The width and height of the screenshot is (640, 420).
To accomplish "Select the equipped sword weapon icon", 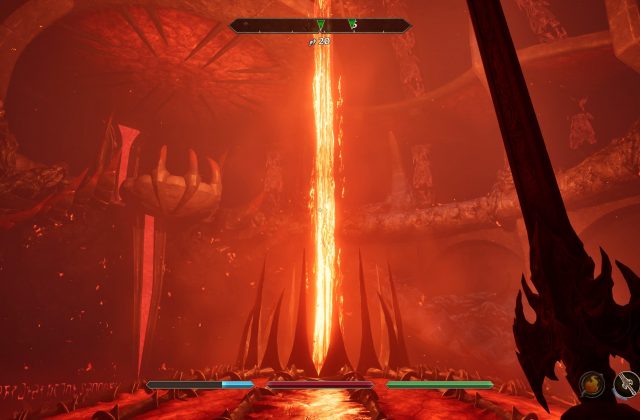I will [x=627, y=383].
